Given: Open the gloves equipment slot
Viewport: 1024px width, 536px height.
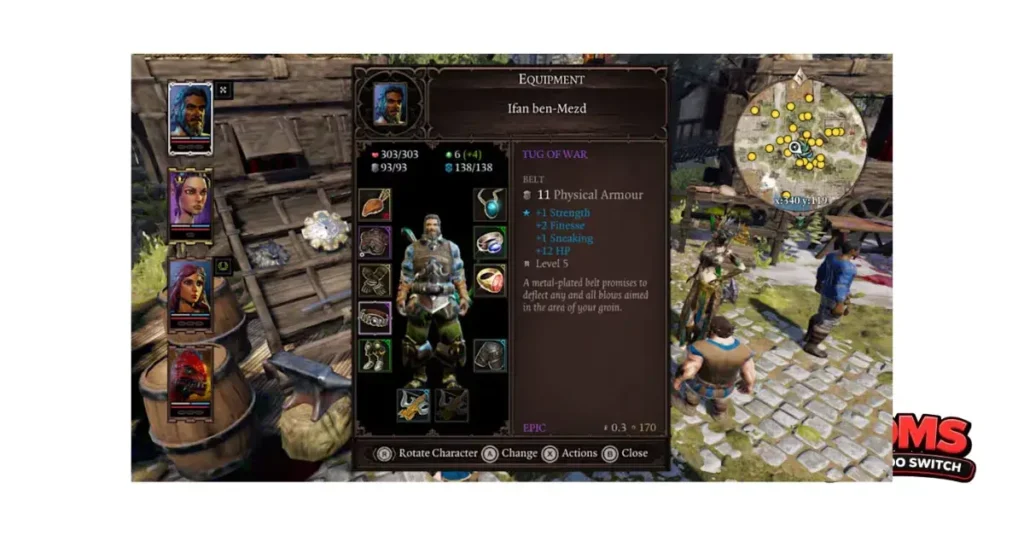Looking at the screenshot, I should click(375, 280).
